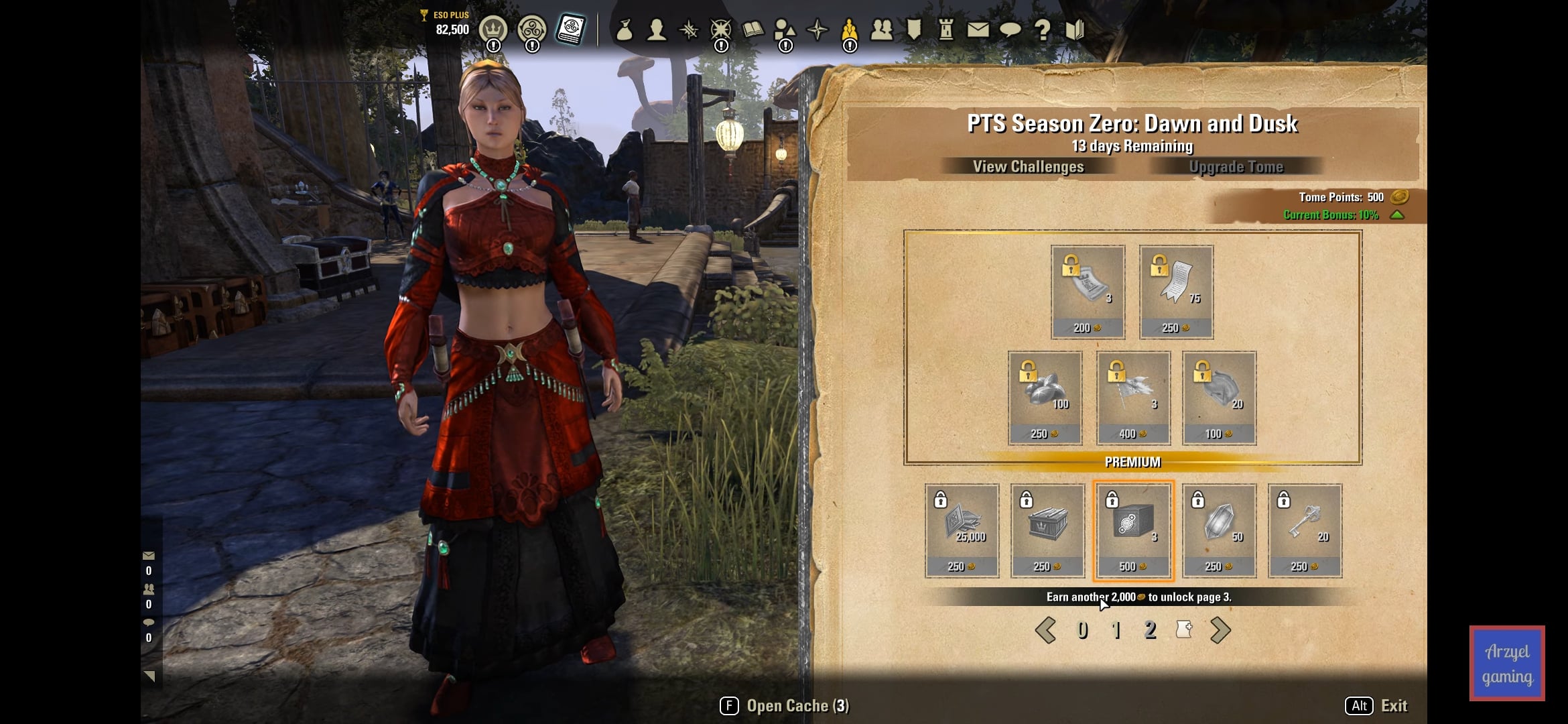This screenshot has height=724, width=1568.
Task: Select the 500-point cache box reward
Action: pyautogui.click(x=1133, y=530)
